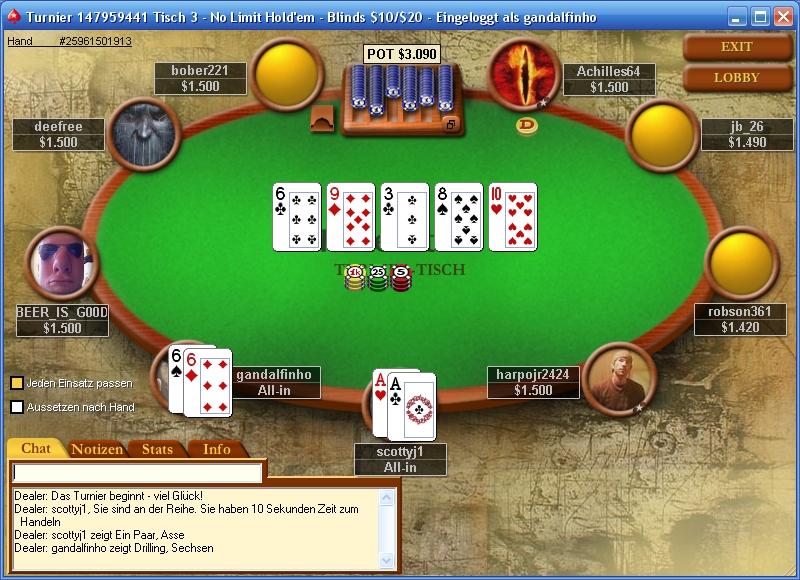Minimize the poker table window
Viewport: 800px width, 580px height.
(737, 17)
